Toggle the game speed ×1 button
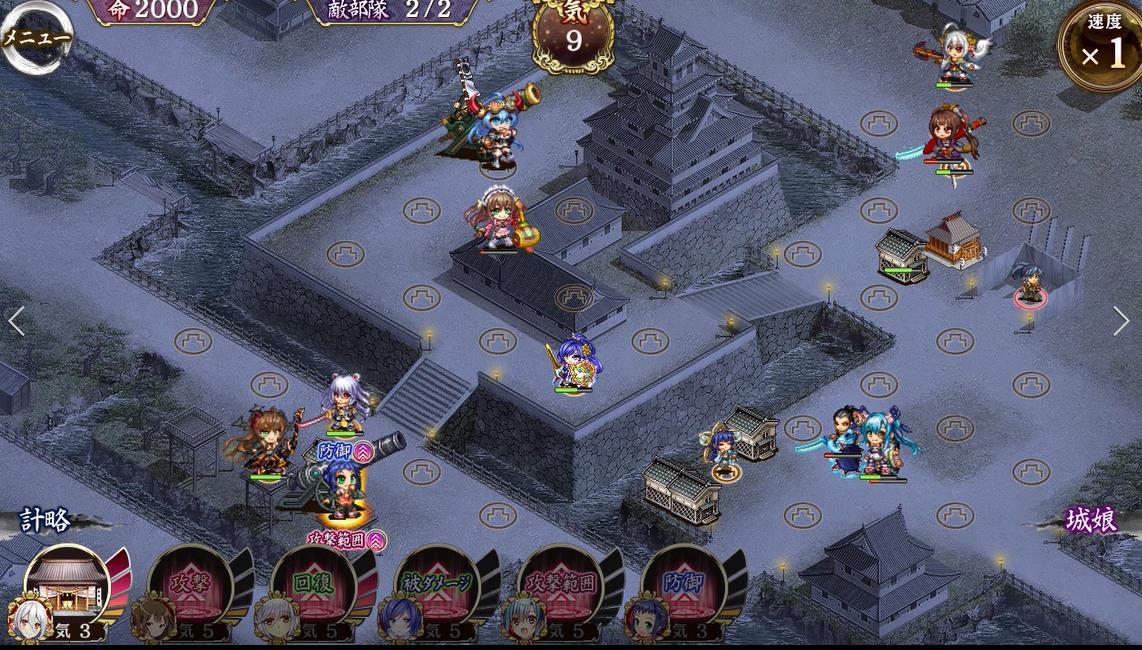The width and height of the screenshot is (1142, 650). pyautogui.click(x=1102, y=45)
